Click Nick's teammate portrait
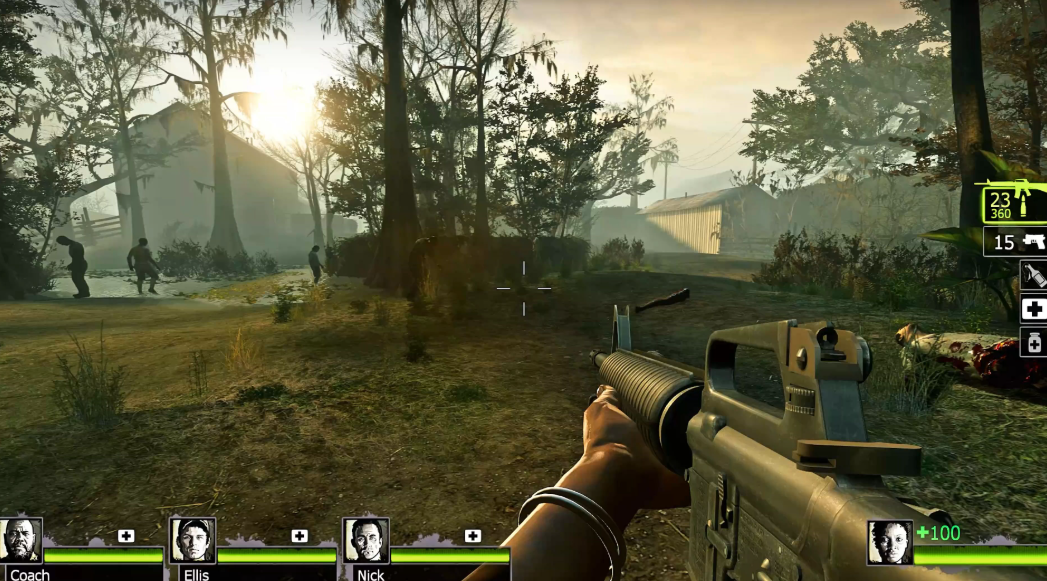 (366, 540)
